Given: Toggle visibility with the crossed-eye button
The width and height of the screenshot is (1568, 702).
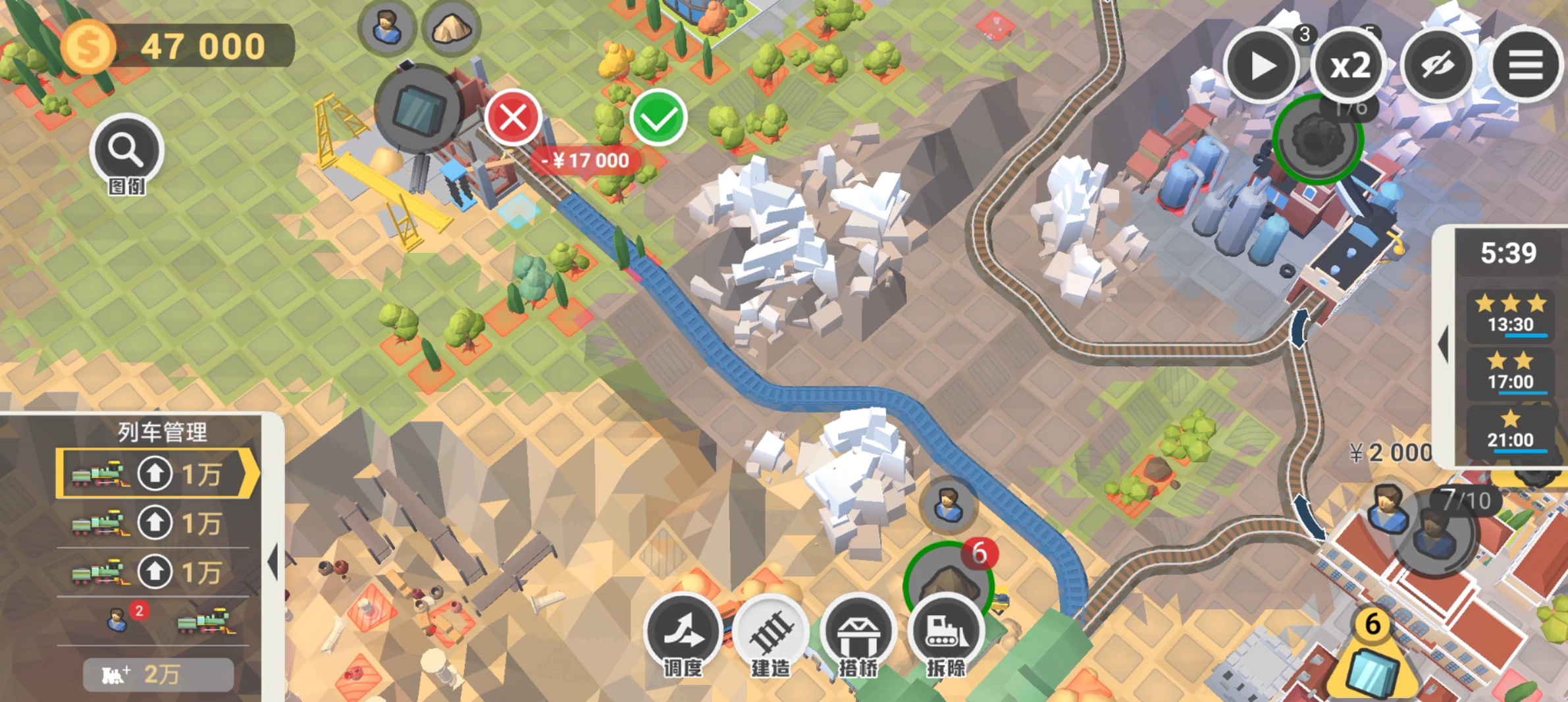Looking at the screenshot, I should 1438,66.
